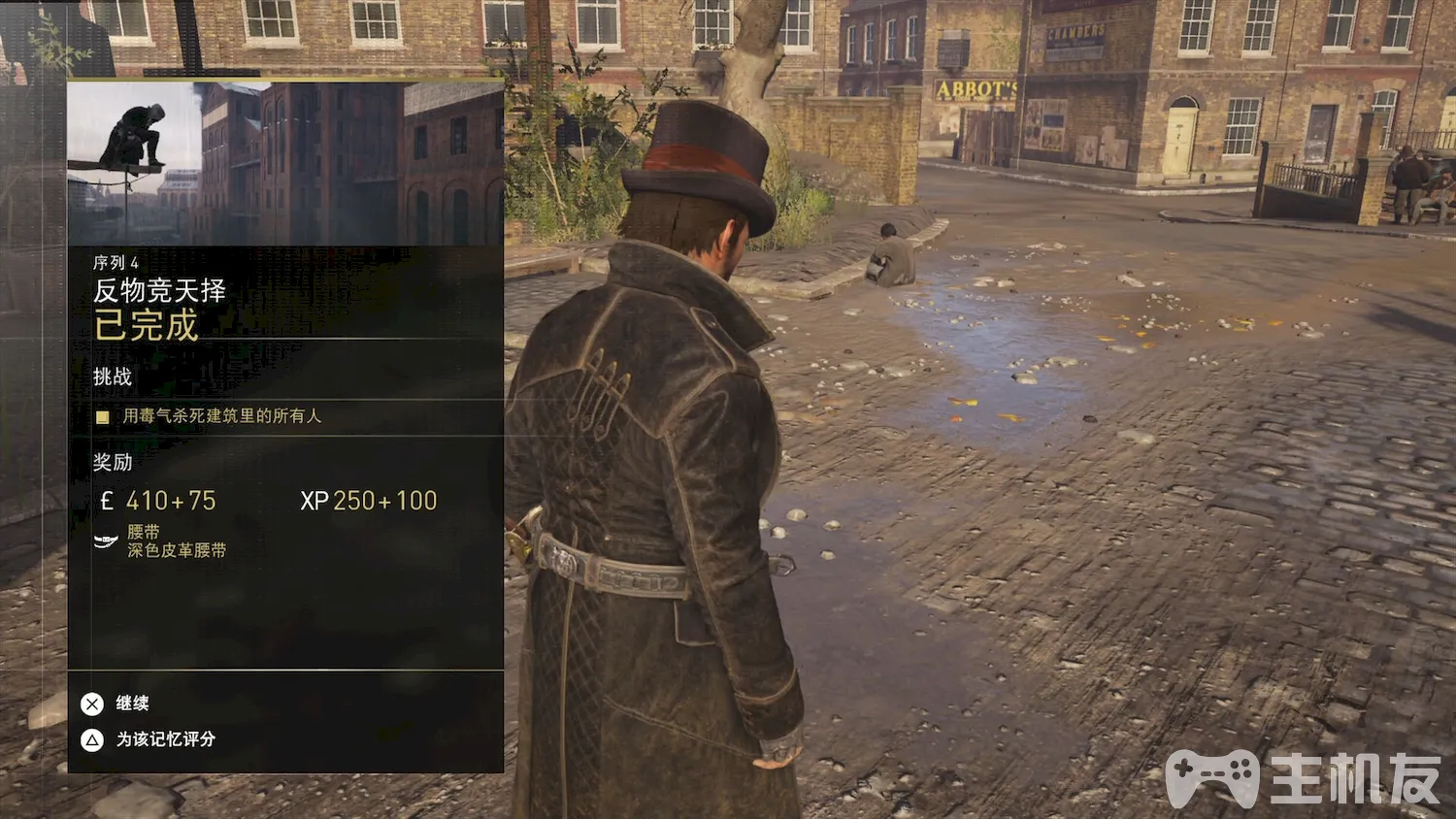
Task: Click the mission preview thumbnail image
Action: click(285, 163)
